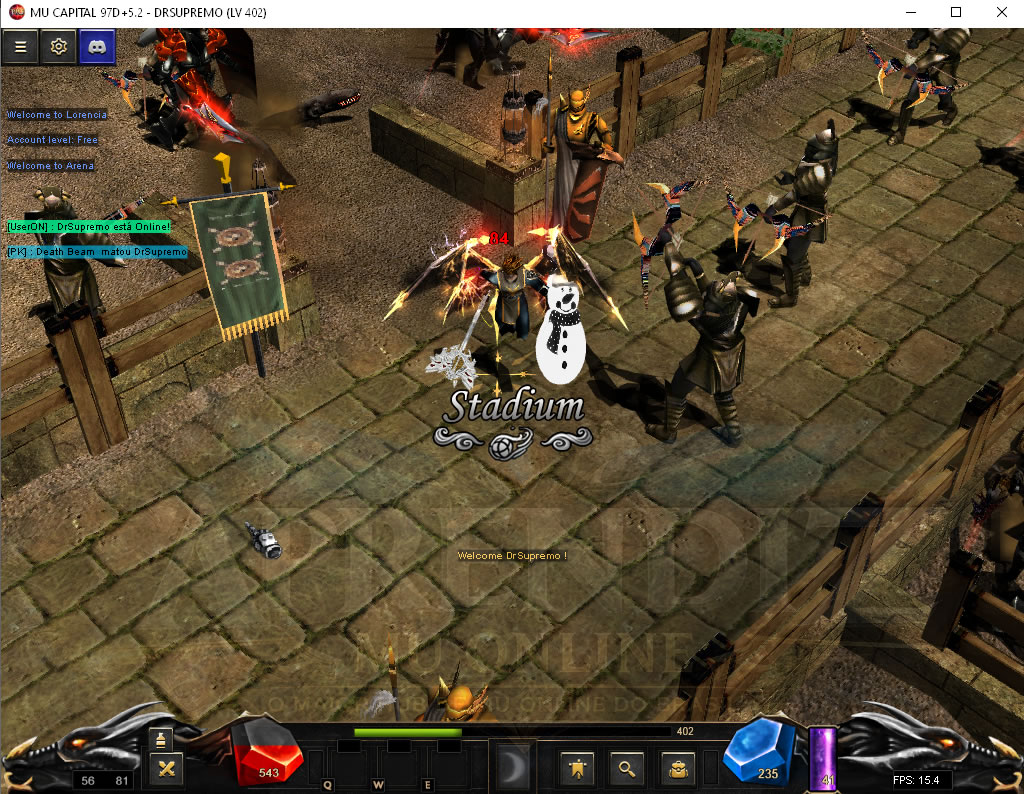The width and height of the screenshot is (1024, 794).
Task: Close the MU Capital window
Action: click(x=1001, y=13)
